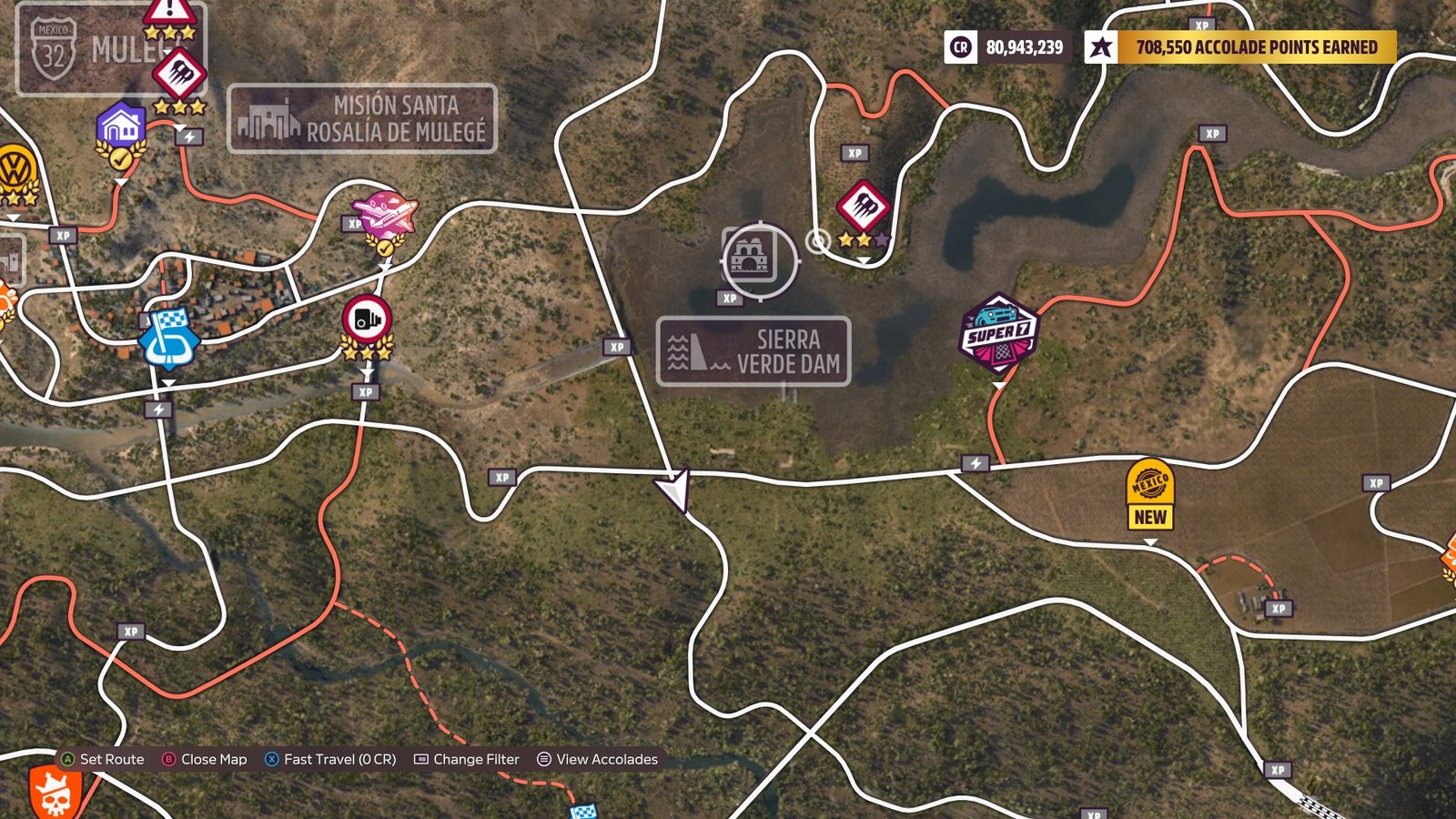The height and width of the screenshot is (819, 1456).
Task: Select the Sierra Verde Dam name sign
Action: pyautogui.click(x=753, y=351)
